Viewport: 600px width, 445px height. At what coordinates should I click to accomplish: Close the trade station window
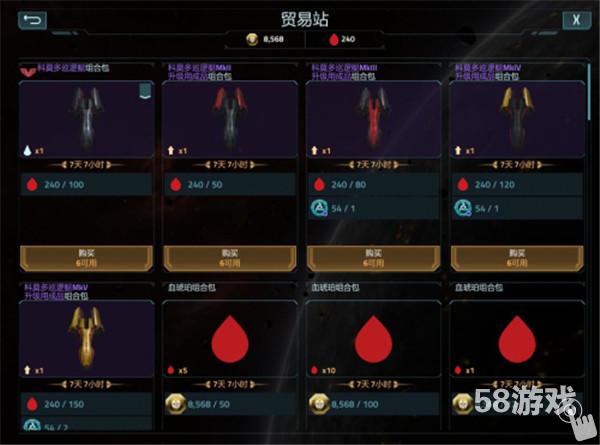click(x=575, y=19)
